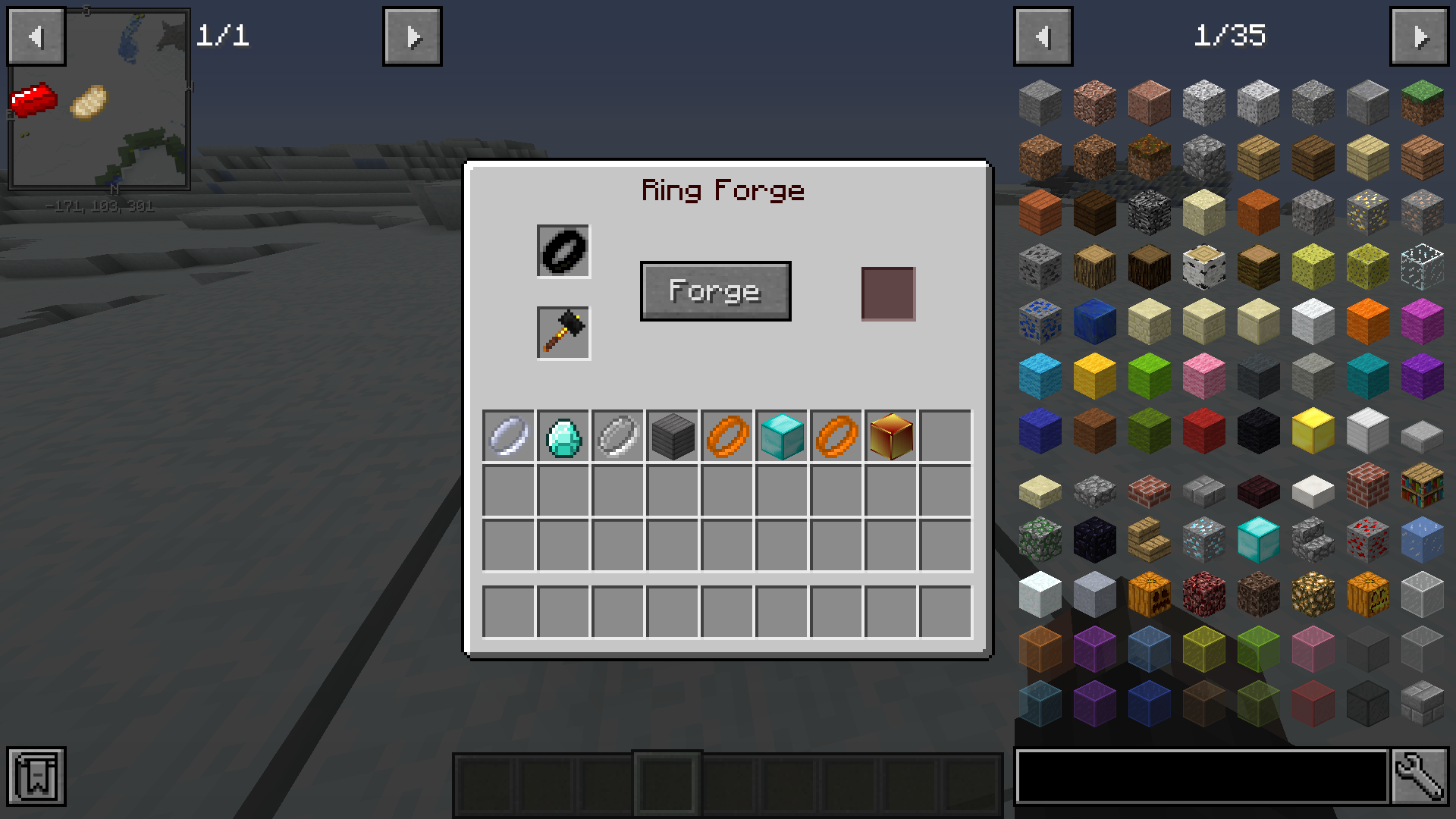Click previous recipe page arrow
The image size is (1456, 819).
pyautogui.click(x=36, y=36)
